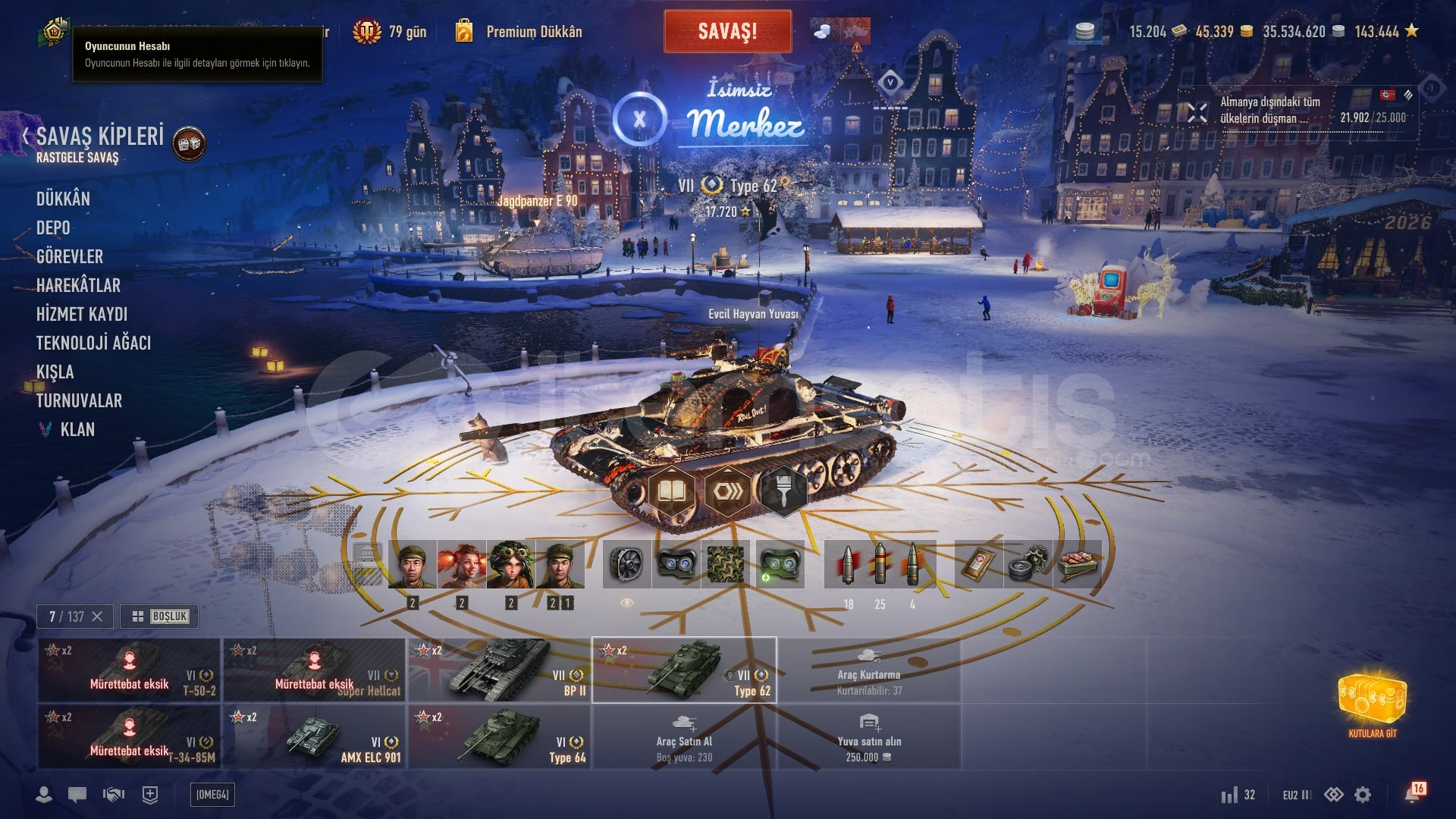Open HAREKÂTLAR campaigns
The height and width of the screenshot is (819, 1456).
78,286
